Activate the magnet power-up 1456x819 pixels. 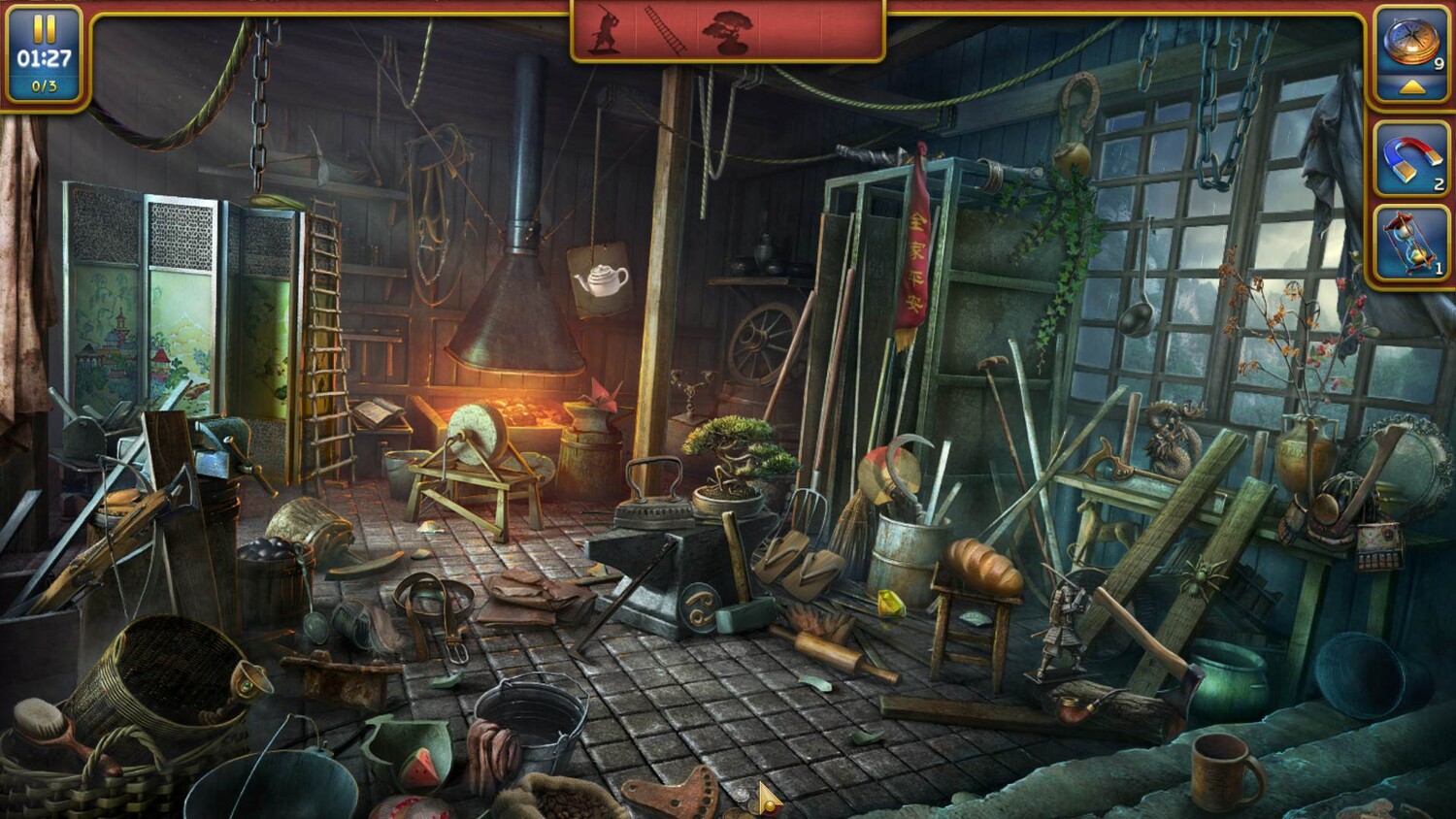point(1410,159)
